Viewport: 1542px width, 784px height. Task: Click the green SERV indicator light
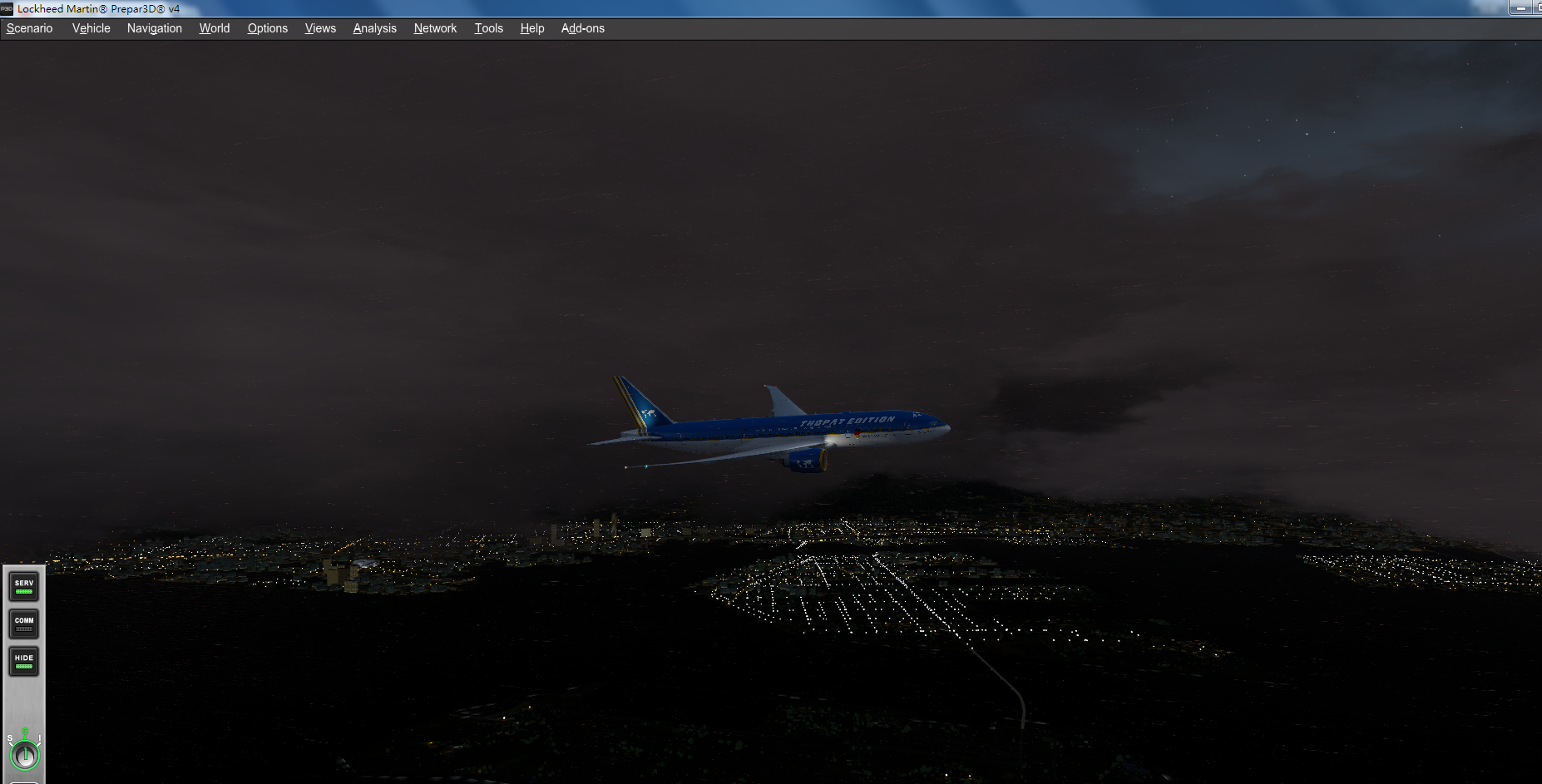tap(22, 592)
